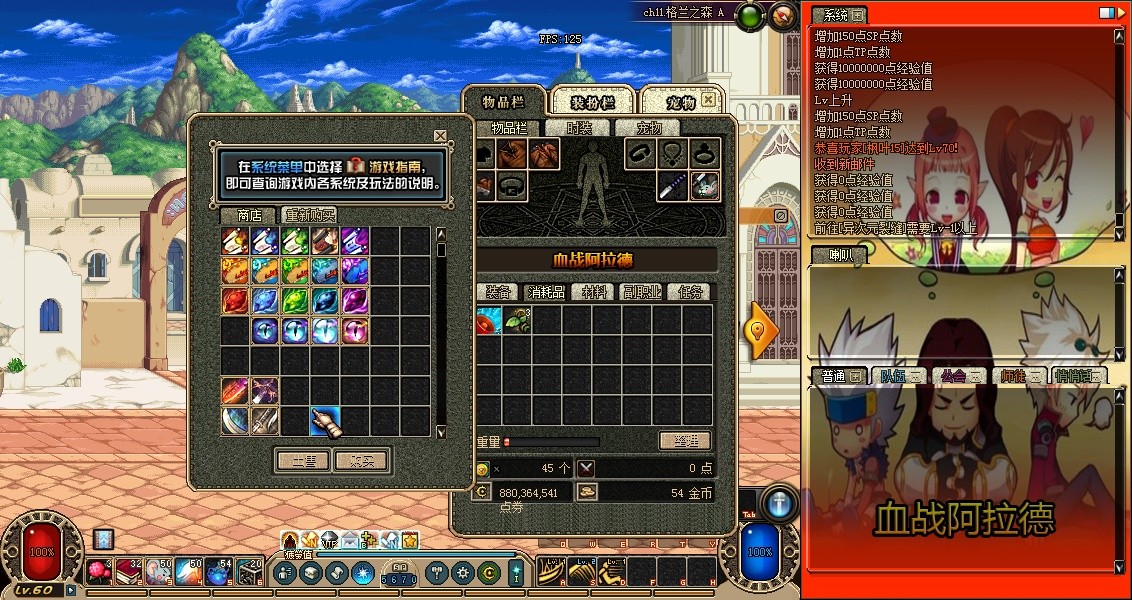Open the 任务 quest items tab
The image size is (1132, 600).
(689, 292)
